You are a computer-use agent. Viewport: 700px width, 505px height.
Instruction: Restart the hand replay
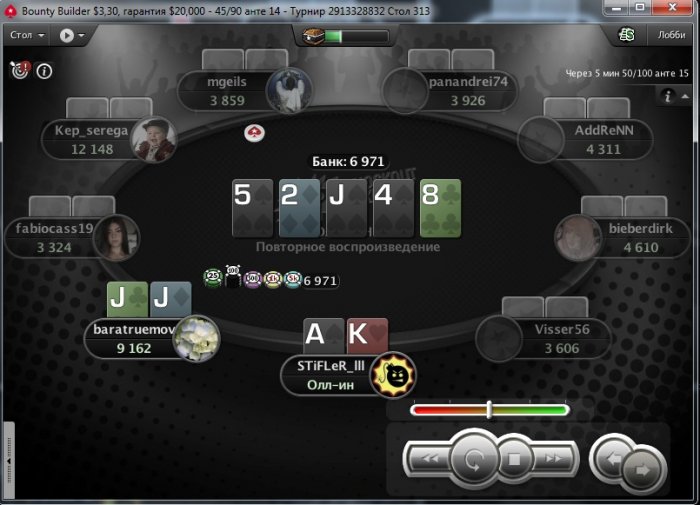[x=470, y=460]
